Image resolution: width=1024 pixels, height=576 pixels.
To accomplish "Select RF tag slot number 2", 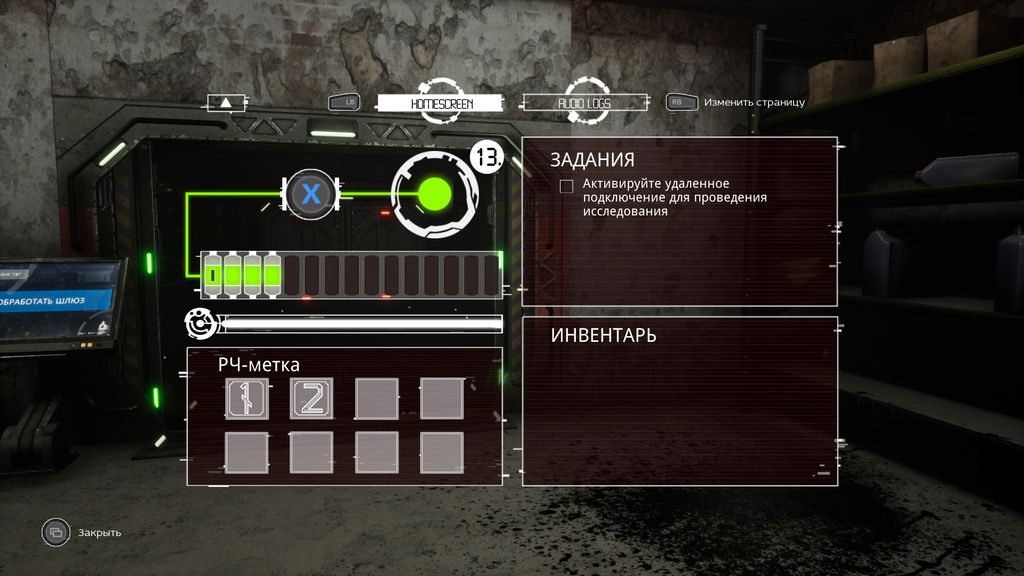I will click(x=311, y=398).
